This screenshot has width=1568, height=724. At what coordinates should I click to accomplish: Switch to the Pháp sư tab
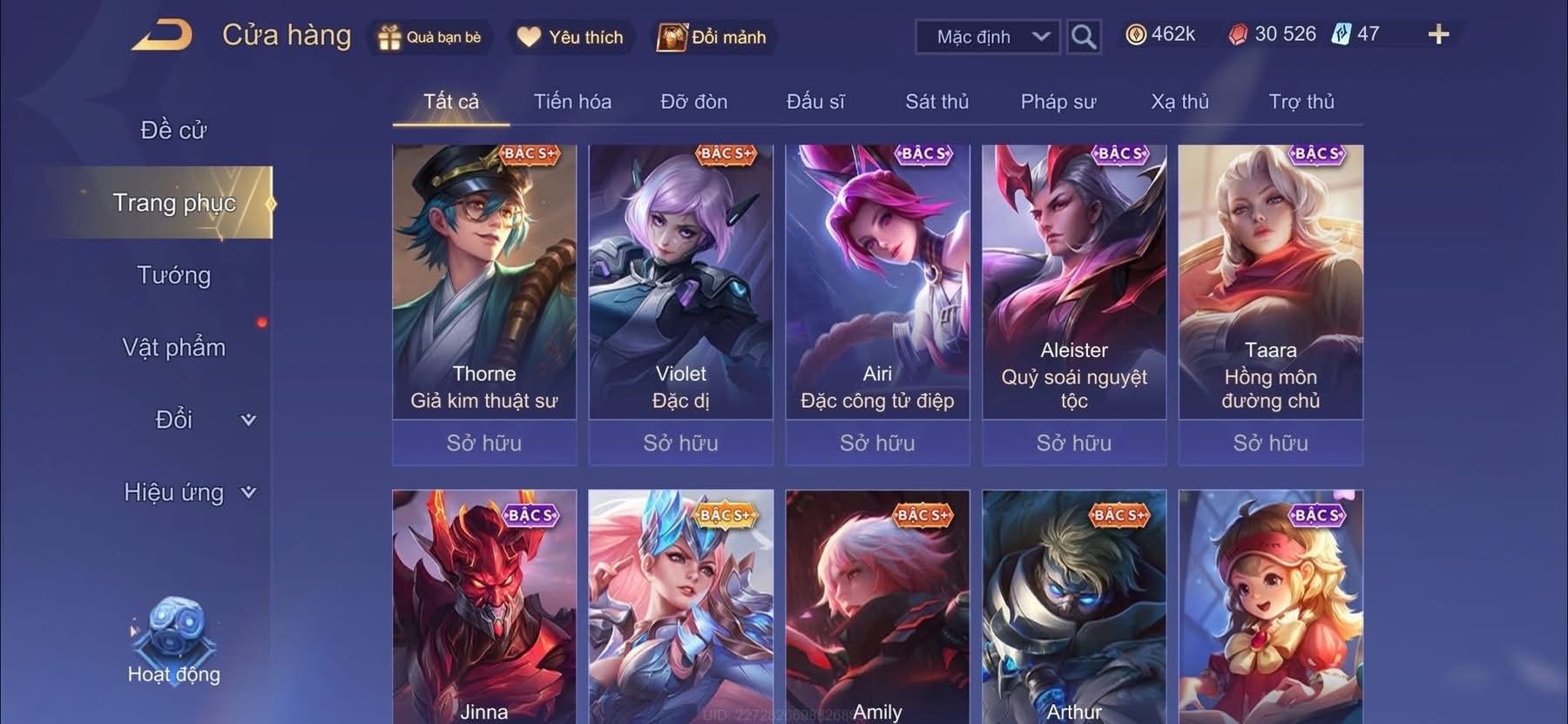click(1058, 102)
